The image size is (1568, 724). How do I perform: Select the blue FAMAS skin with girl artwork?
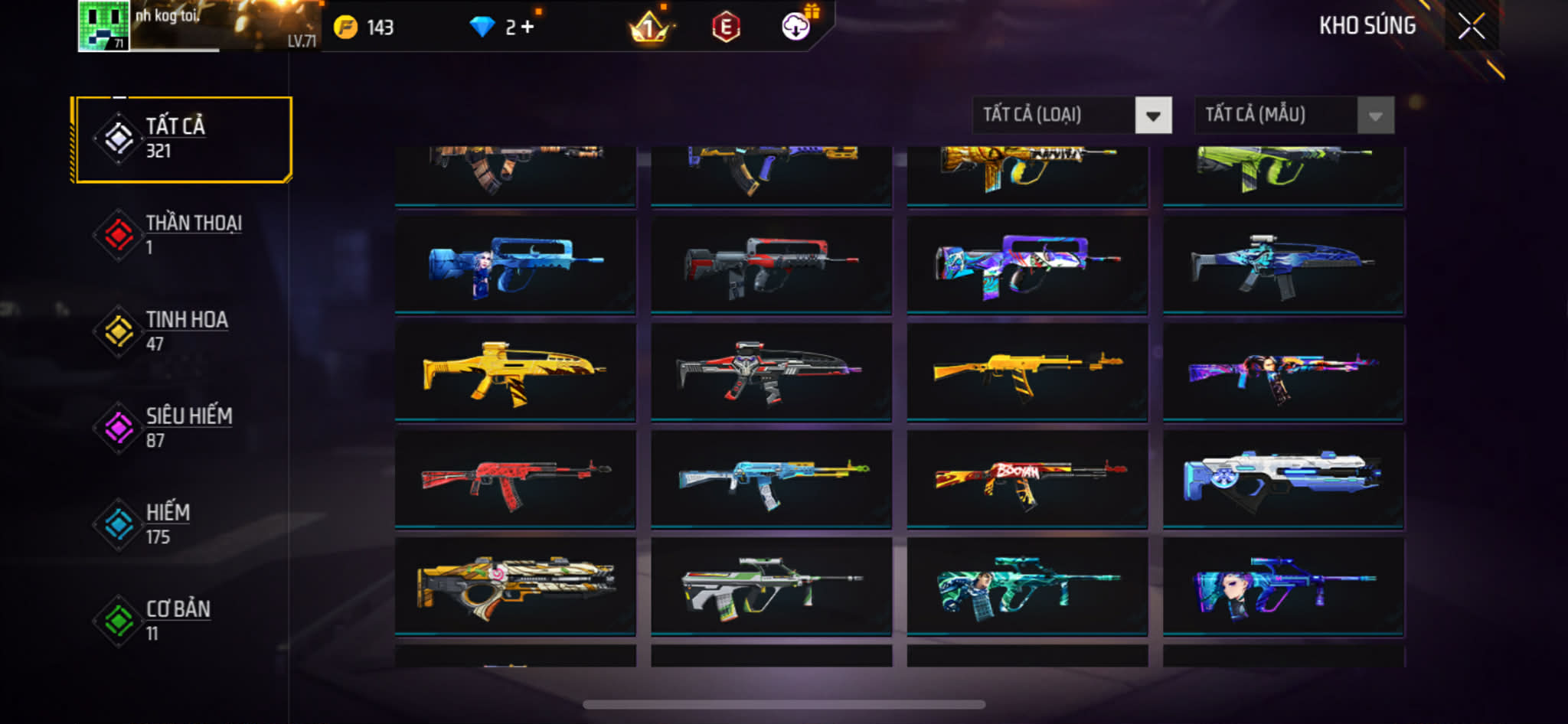click(515, 265)
